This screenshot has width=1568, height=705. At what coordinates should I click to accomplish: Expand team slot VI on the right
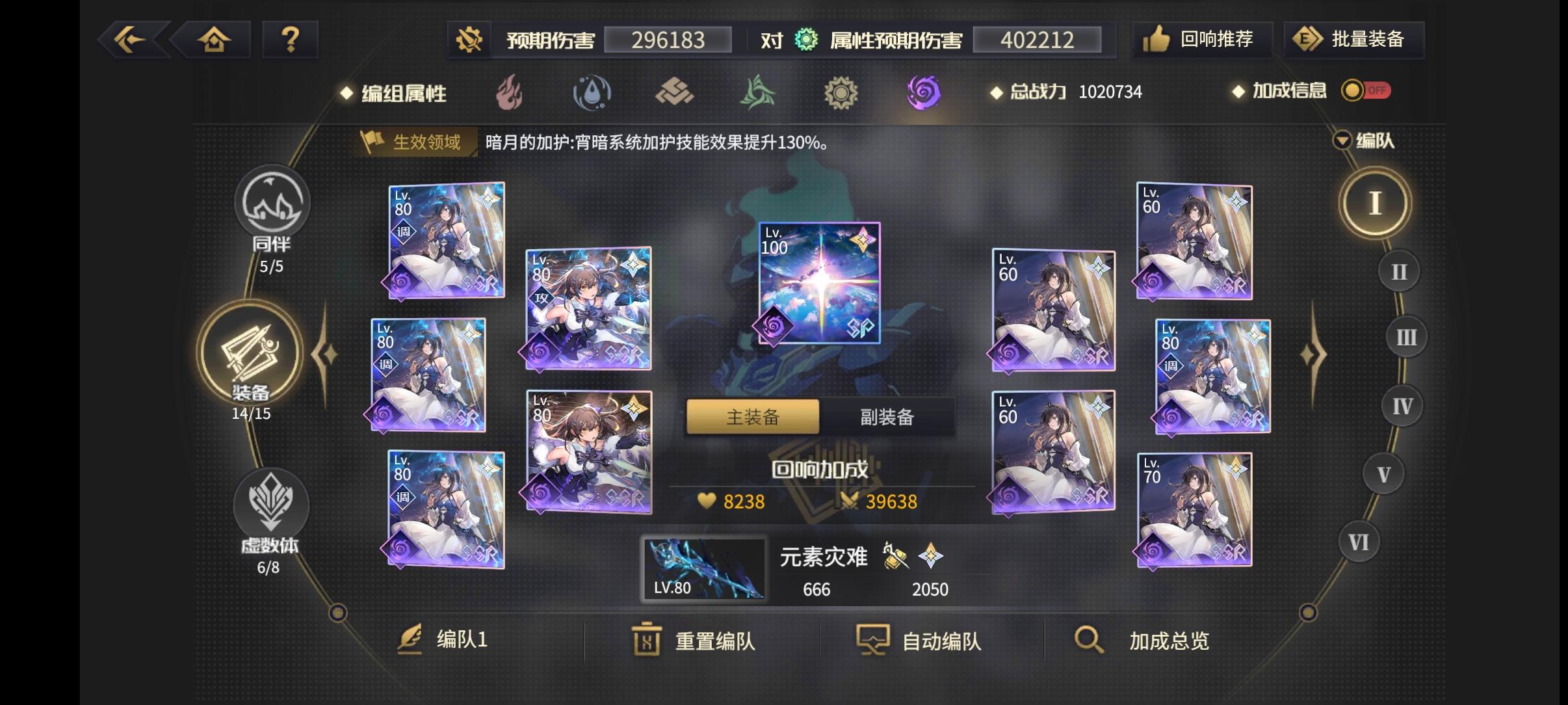coord(1360,541)
